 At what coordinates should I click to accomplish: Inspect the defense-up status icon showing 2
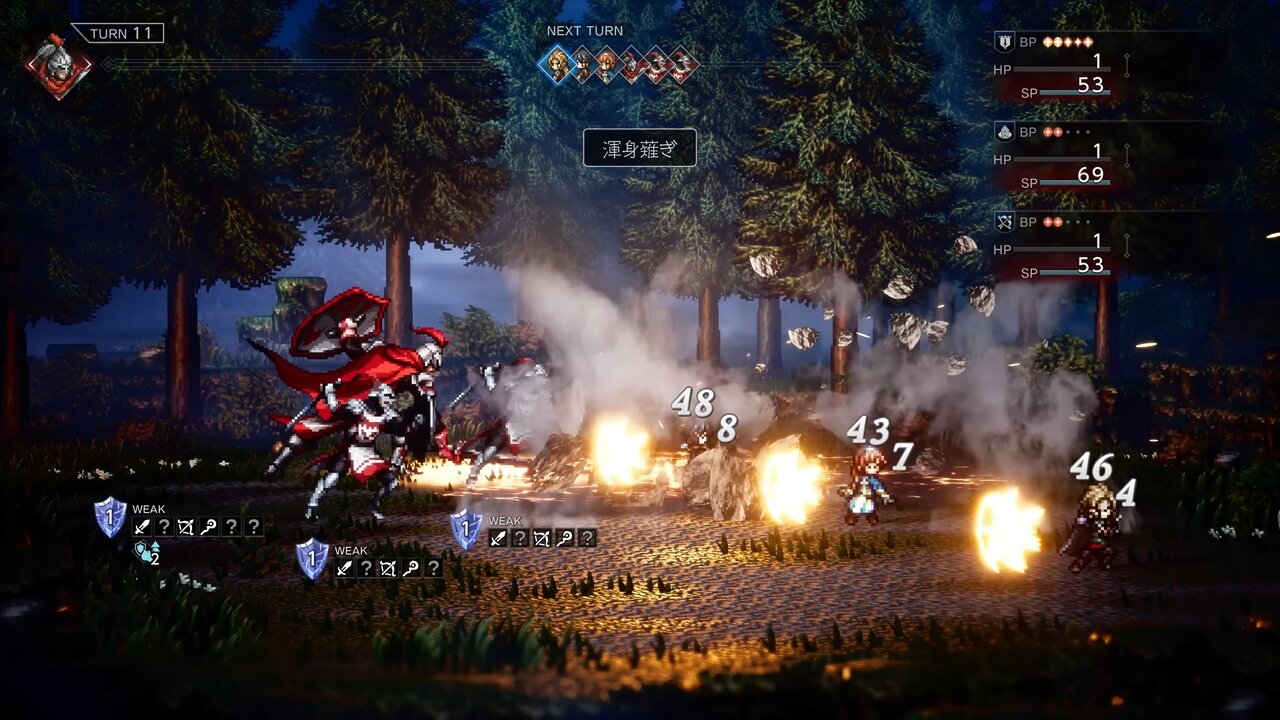tap(147, 552)
